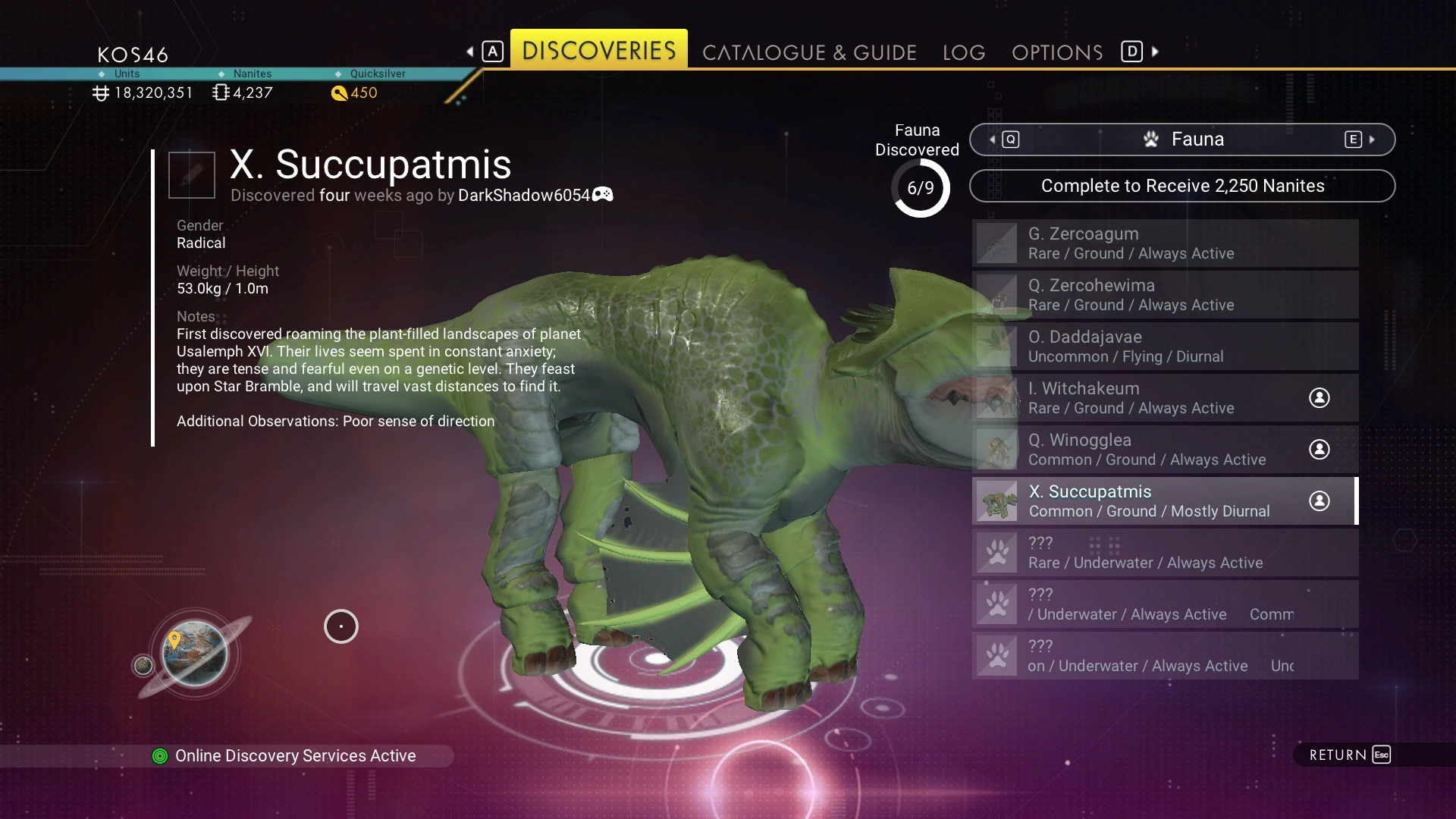This screenshot has width=1456, height=819.
Task: Select the undiscovered Rare Underwater fauna entry
Action: click(1165, 553)
